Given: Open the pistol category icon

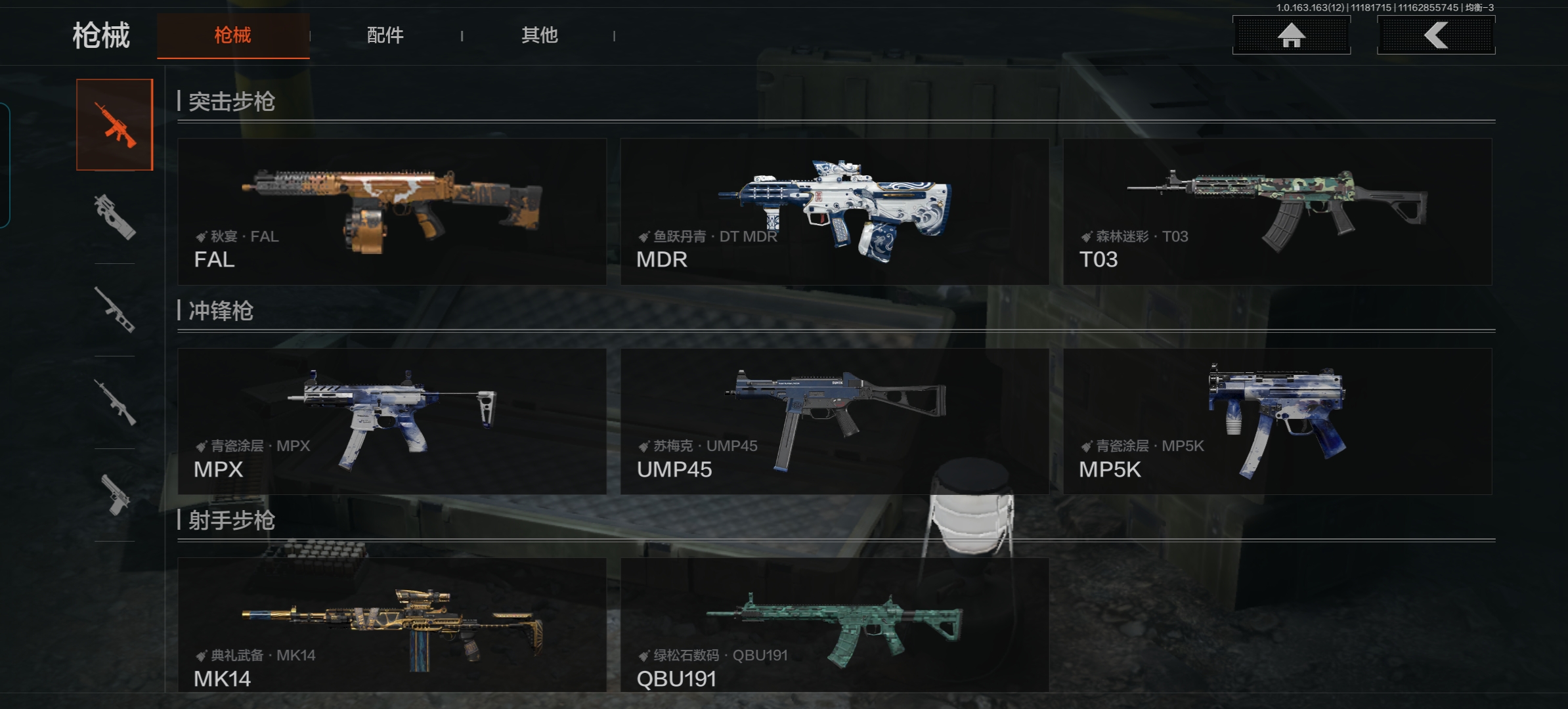Looking at the screenshot, I should point(115,494).
